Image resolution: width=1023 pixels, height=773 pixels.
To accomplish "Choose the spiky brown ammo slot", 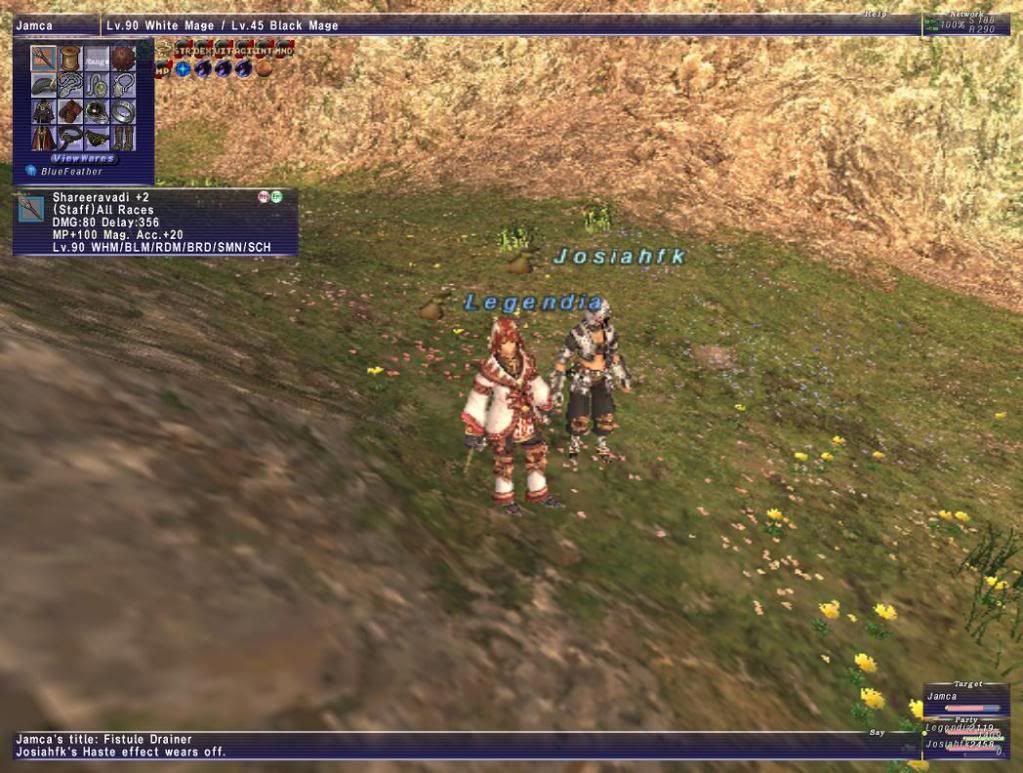I will coord(122,58).
